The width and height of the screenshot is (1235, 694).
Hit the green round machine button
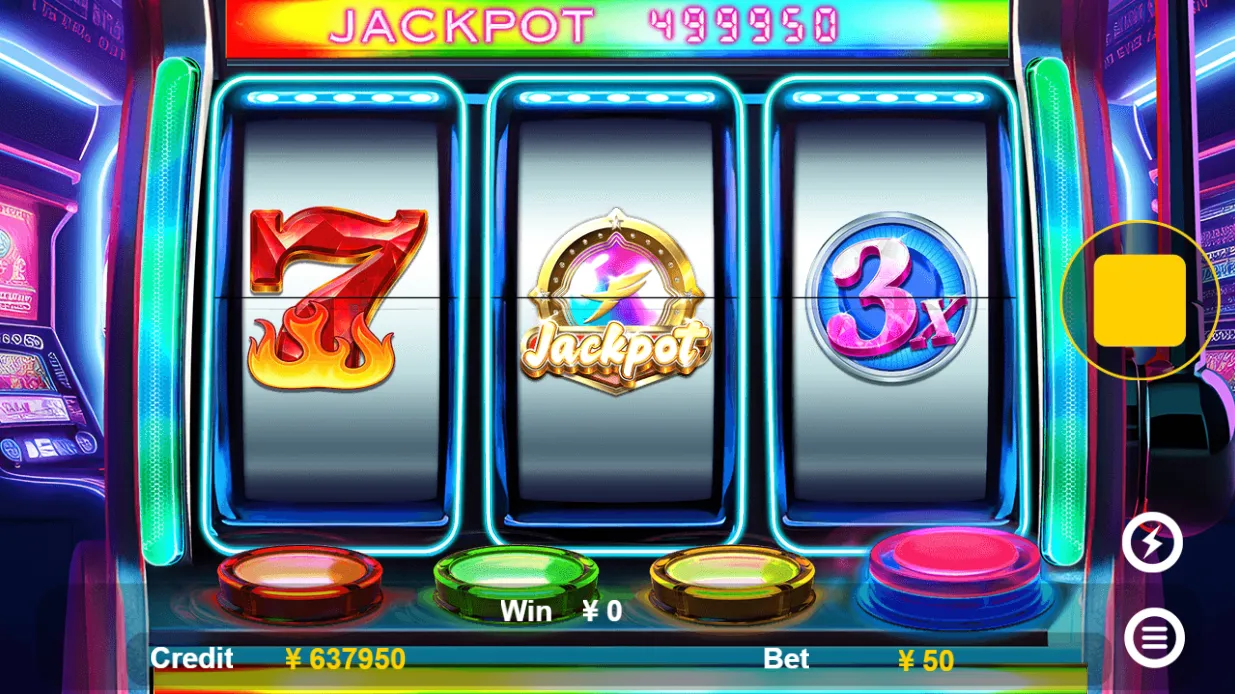click(515, 576)
